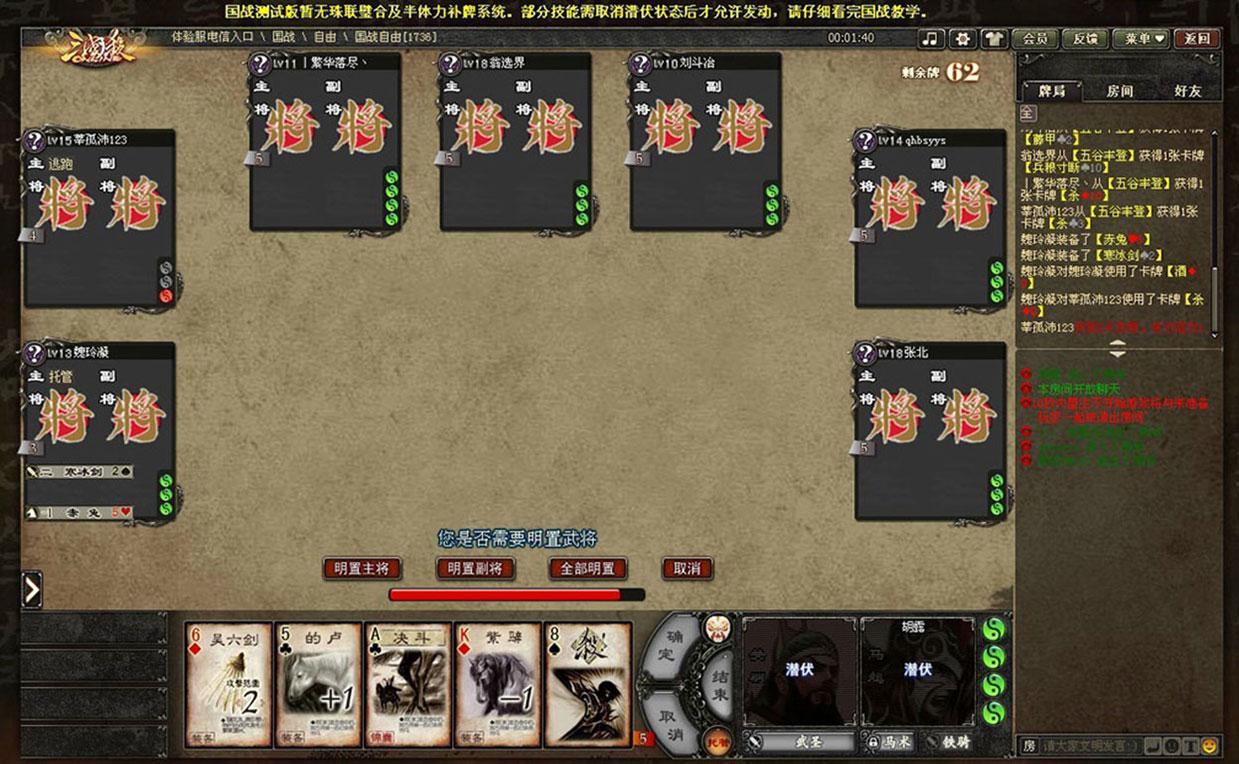Activate the 铁骑 skill button

tap(950, 742)
